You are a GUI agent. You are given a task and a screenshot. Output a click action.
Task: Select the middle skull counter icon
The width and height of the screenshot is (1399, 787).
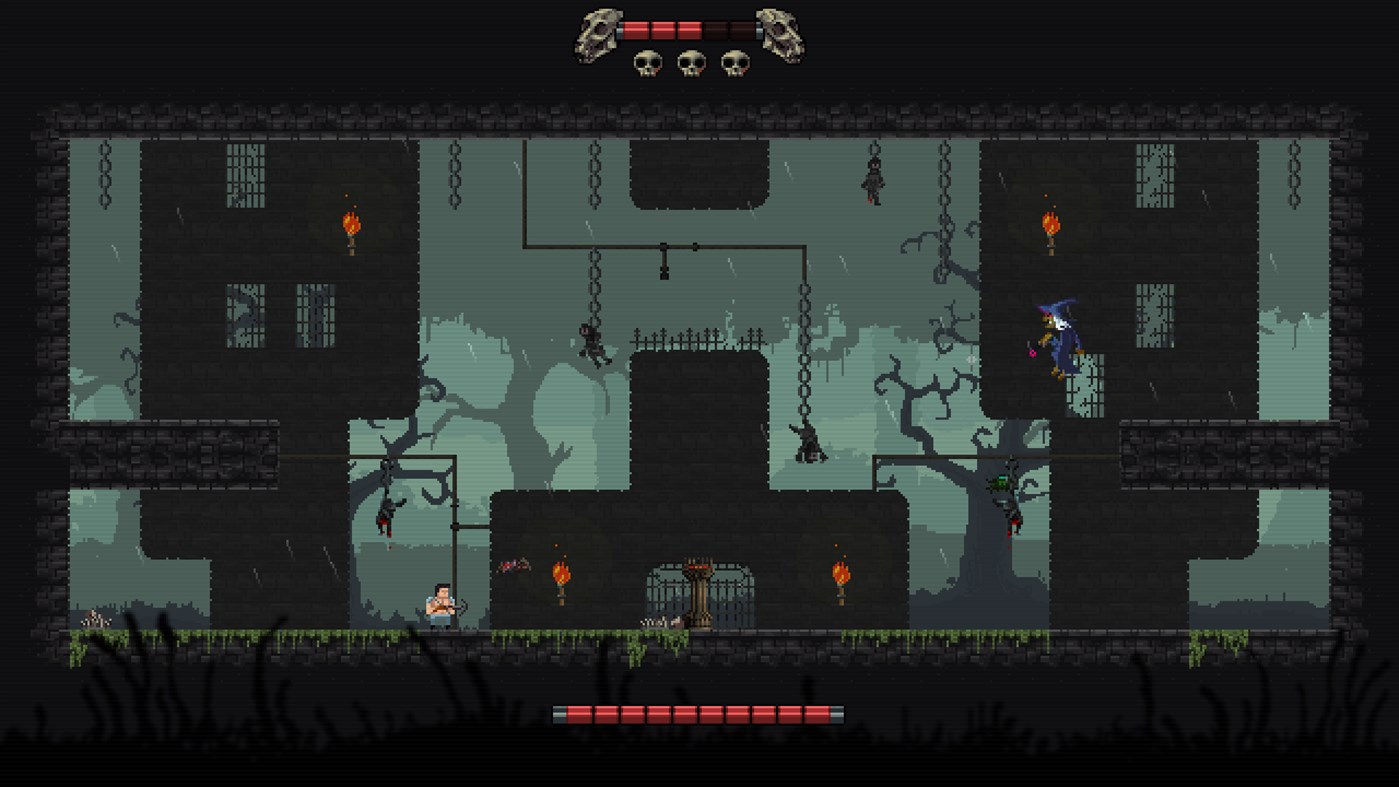pyautogui.click(x=690, y=60)
